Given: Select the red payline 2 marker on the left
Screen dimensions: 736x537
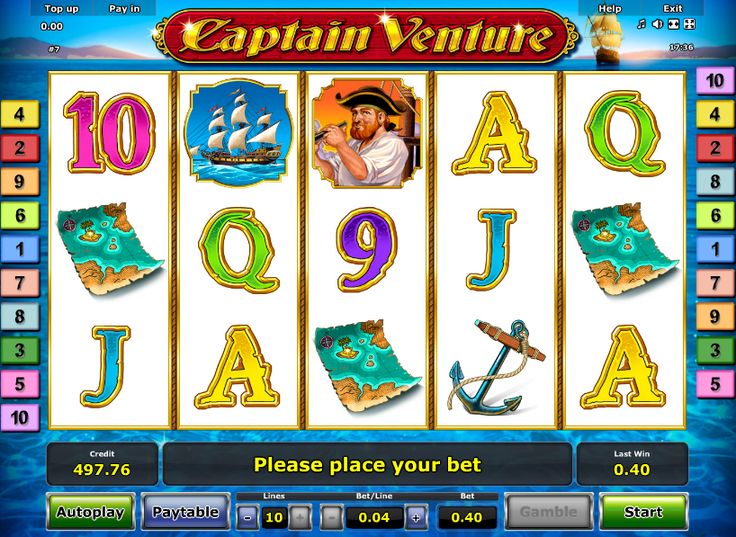Looking at the screenshot, I should 19,148.
